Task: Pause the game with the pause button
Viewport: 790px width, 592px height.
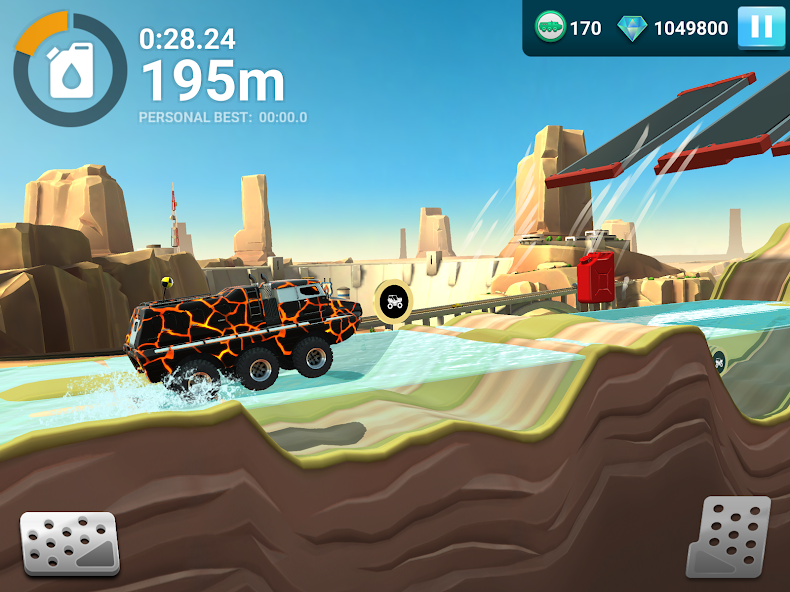Action: 761,27
